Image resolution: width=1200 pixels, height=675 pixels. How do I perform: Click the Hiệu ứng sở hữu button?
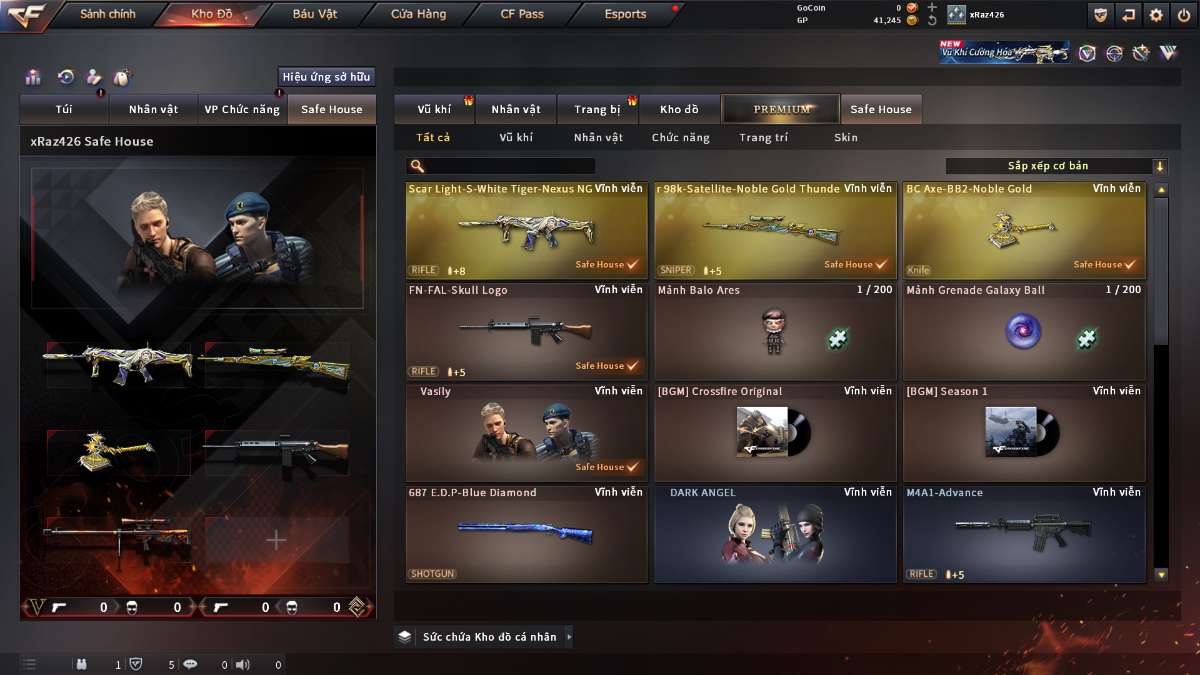(x=326, y=77)
